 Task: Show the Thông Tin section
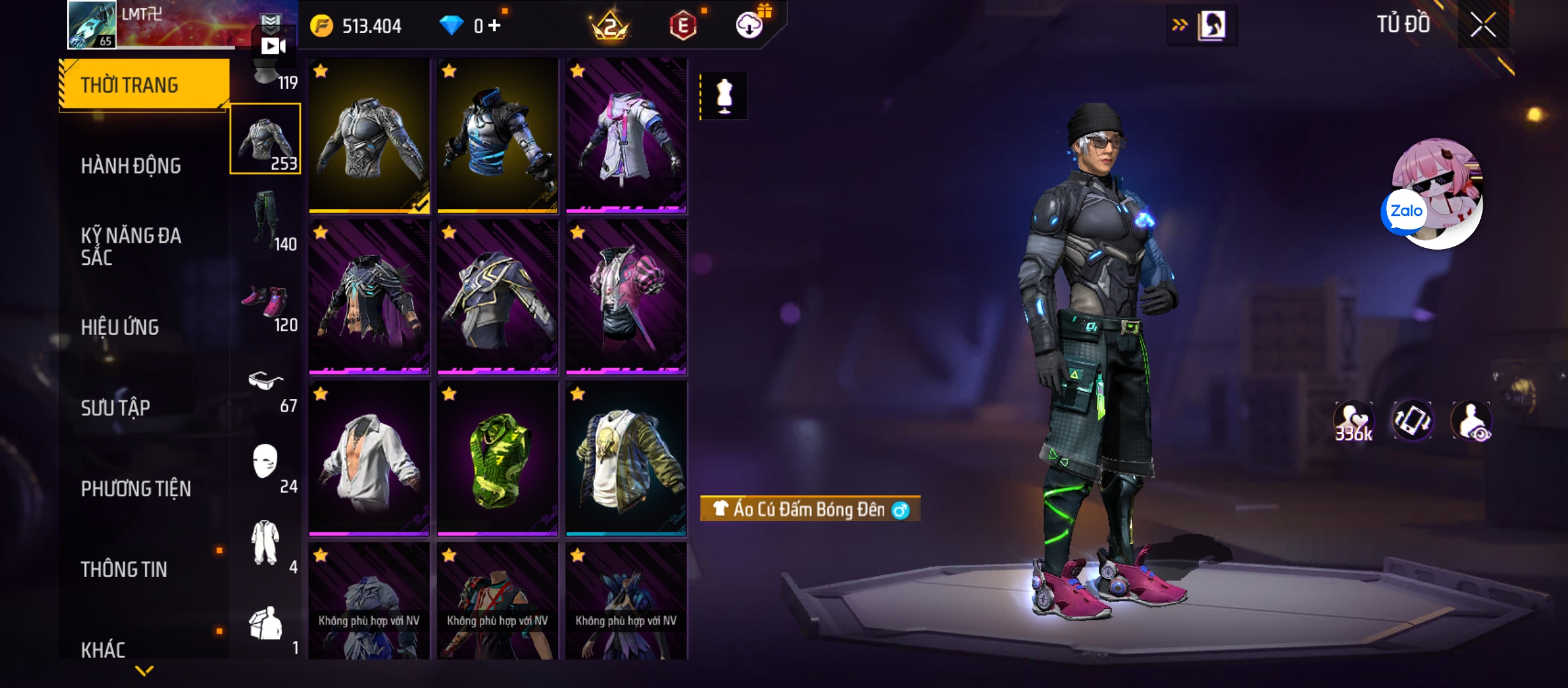click(124, 570)
